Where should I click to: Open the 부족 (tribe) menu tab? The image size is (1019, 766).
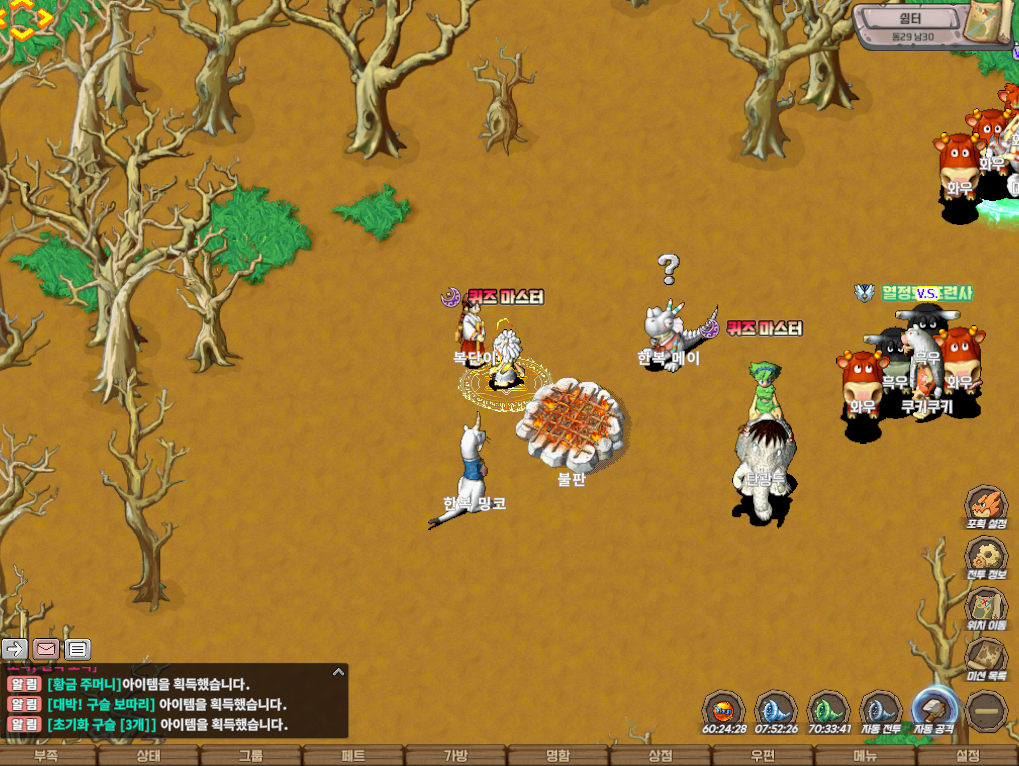(45, 756)
